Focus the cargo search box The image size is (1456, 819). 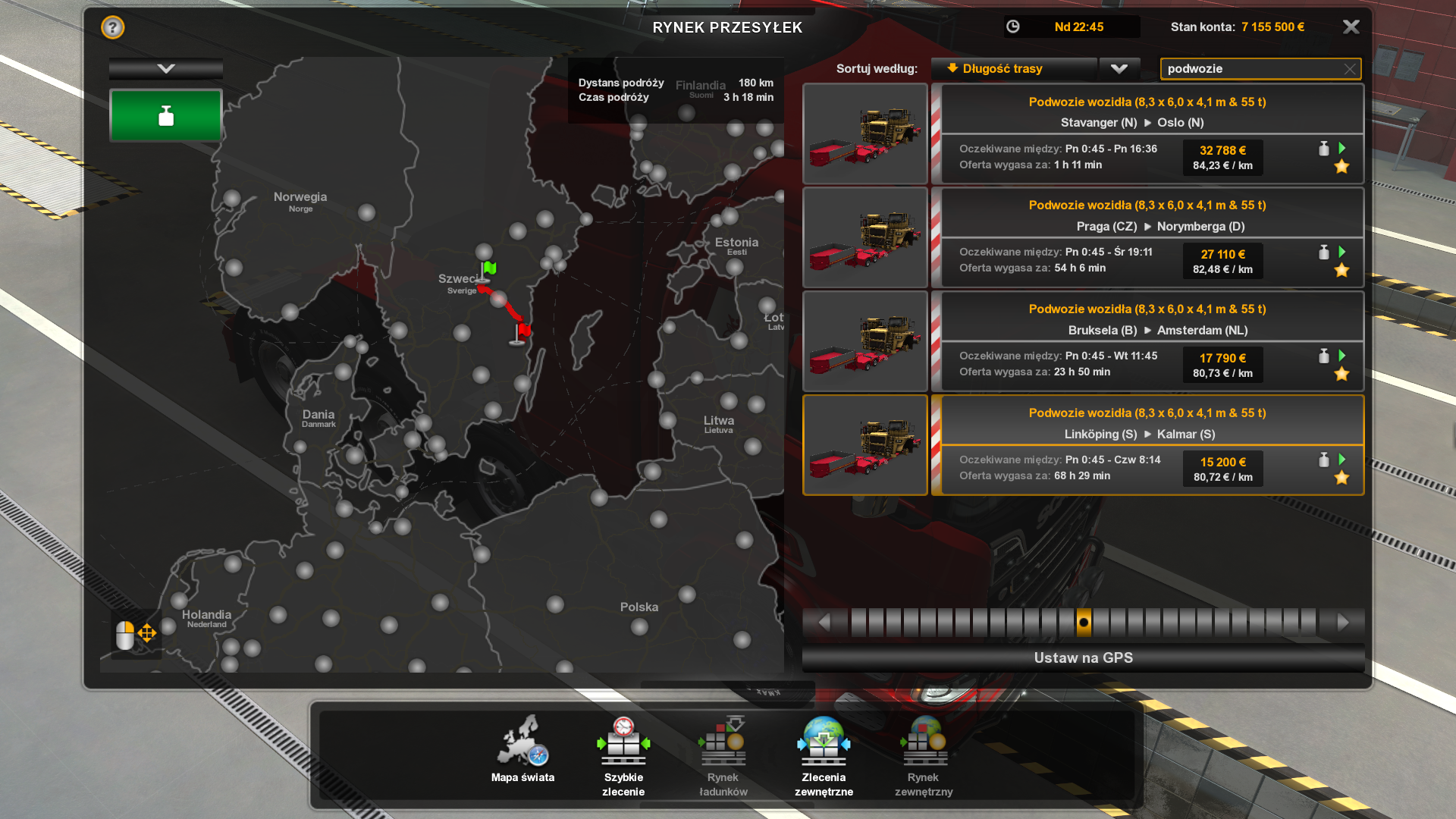tap(1251, 69)
